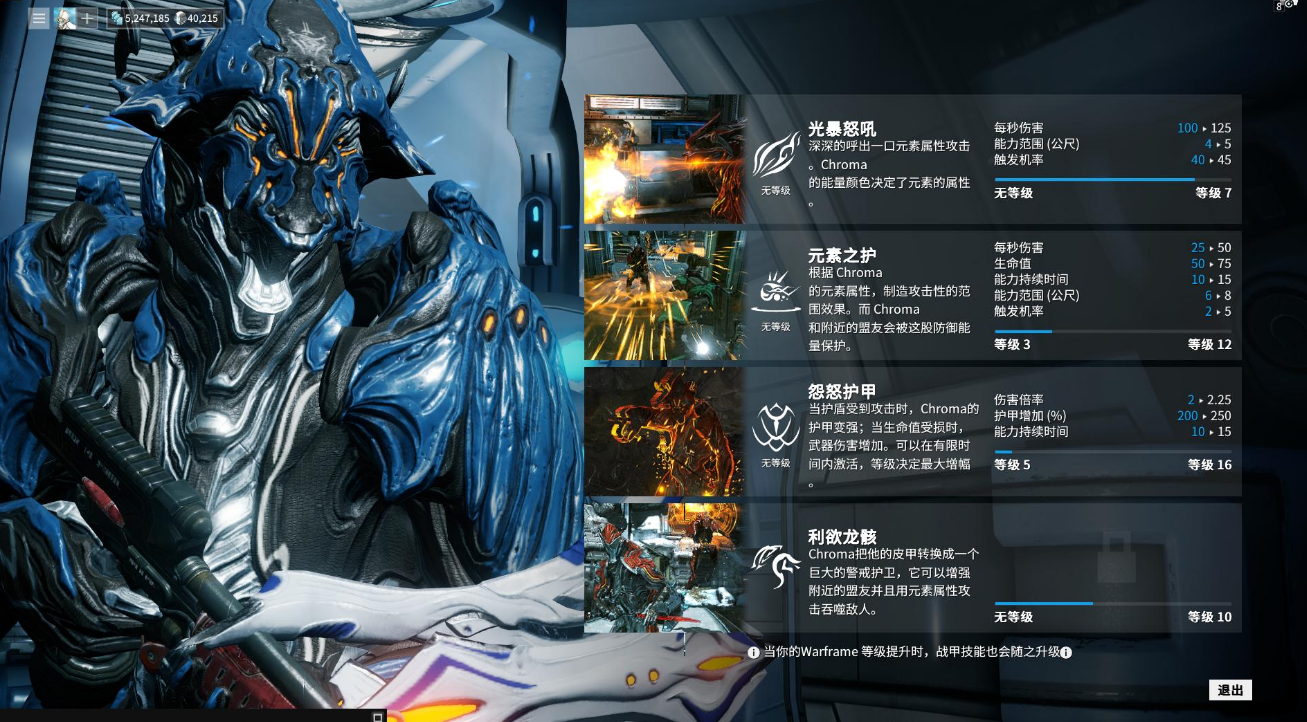Viewport: 1307px width, 722px height.
Task: Open the 元素之护 ability preview image
Action: pos(663,293)
